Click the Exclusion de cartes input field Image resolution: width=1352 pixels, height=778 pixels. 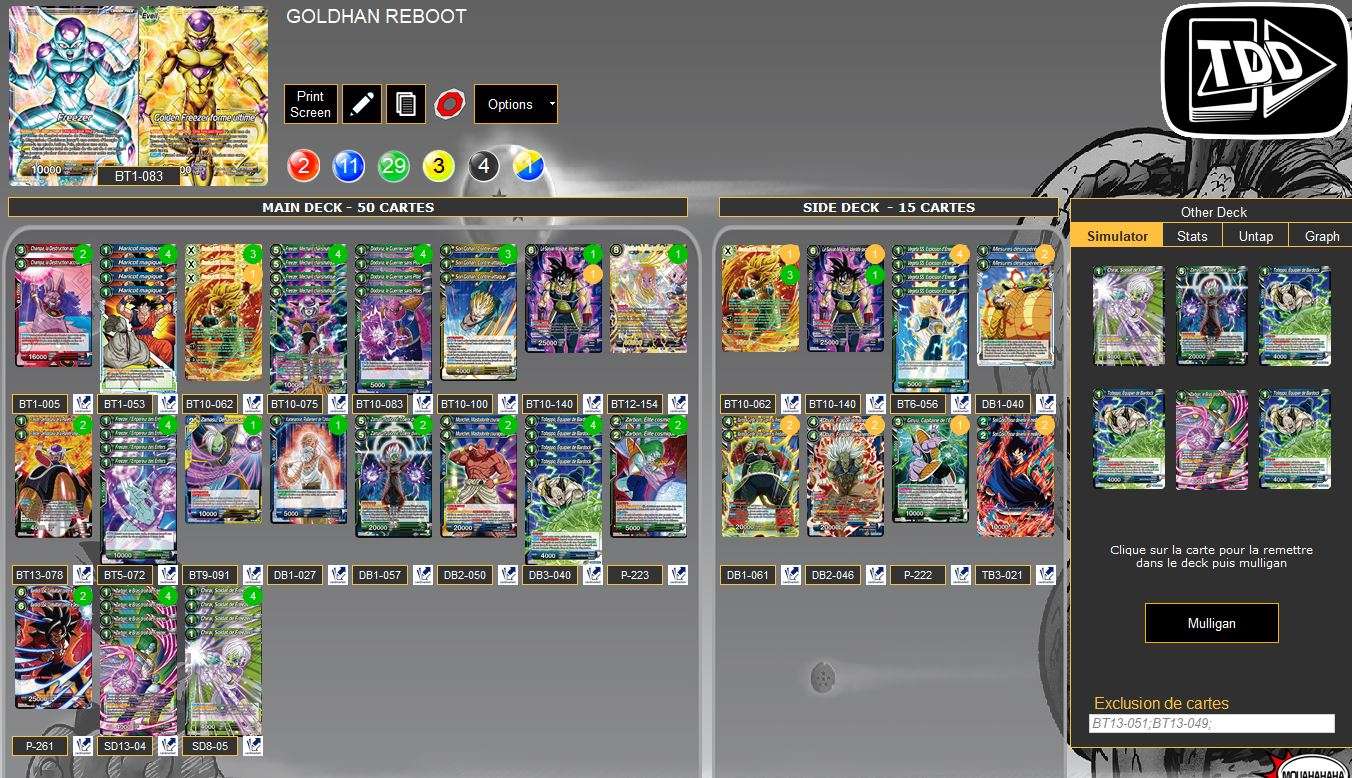(1211, 723)
